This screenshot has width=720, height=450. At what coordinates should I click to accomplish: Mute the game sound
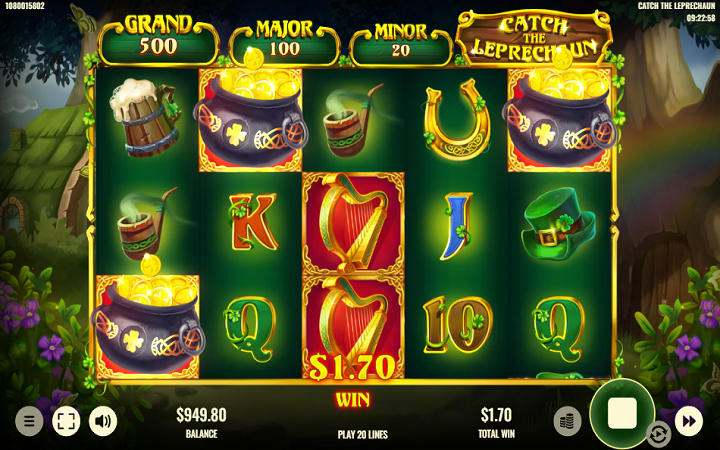click(x=103, y=421)
